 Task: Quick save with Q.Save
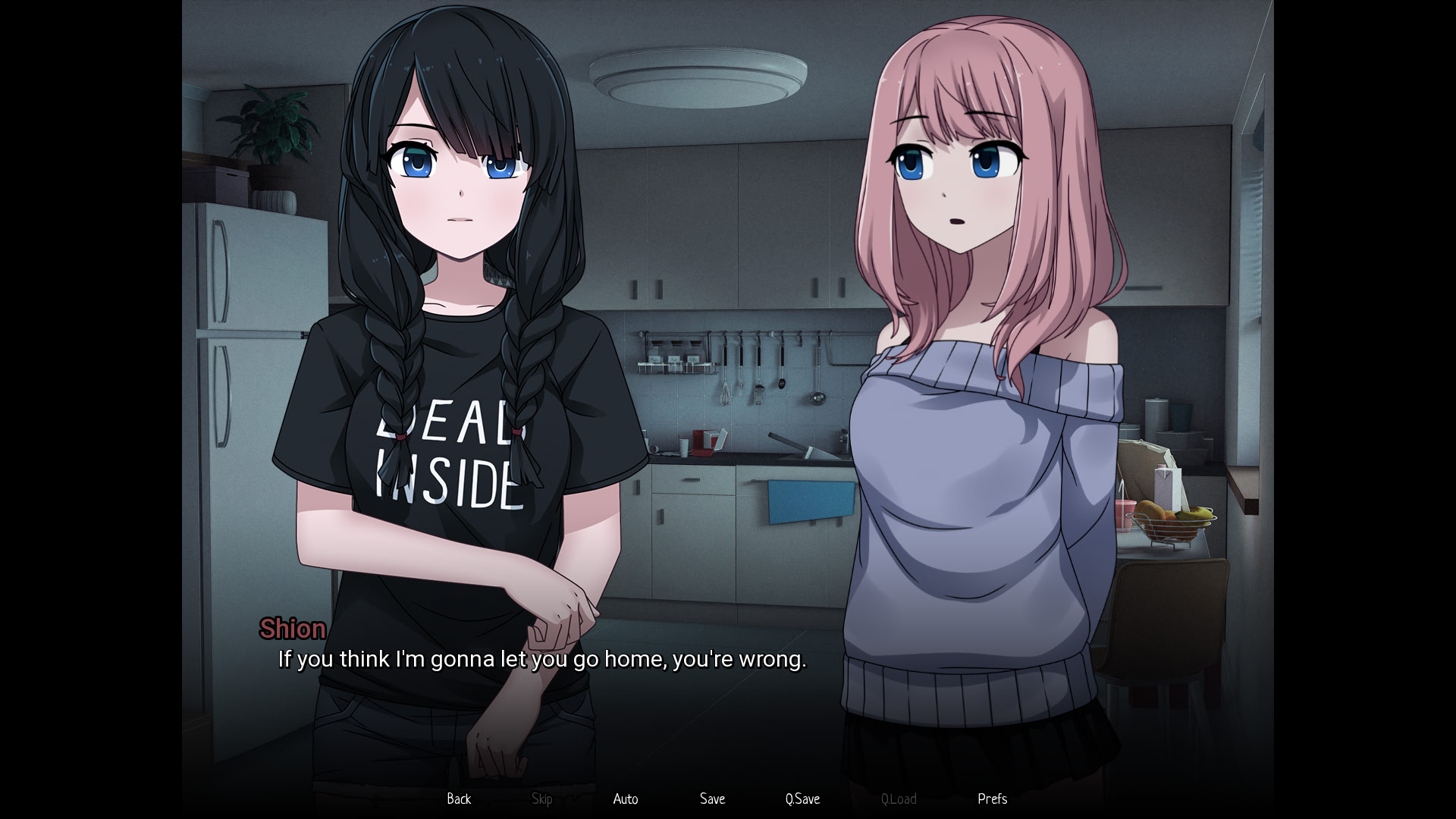[x=802, y=799]
